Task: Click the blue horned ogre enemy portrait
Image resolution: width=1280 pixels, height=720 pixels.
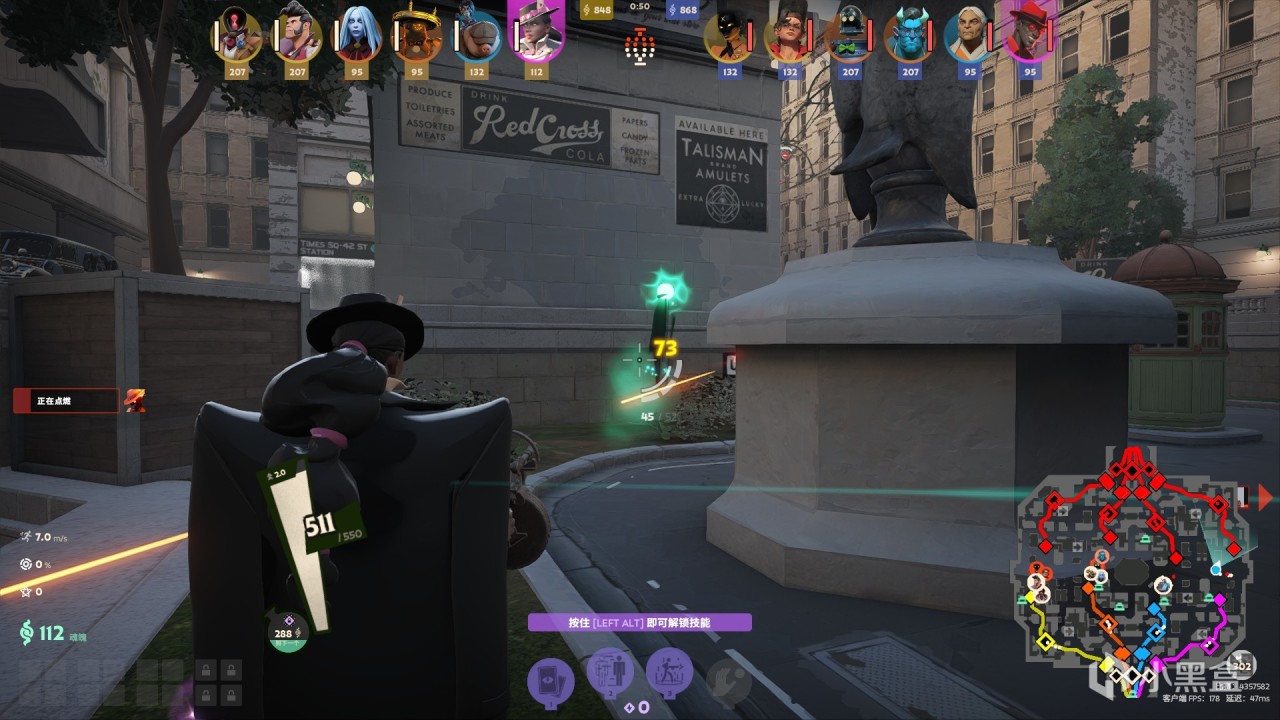Action: pyautogui.click(x=910, y=36)
